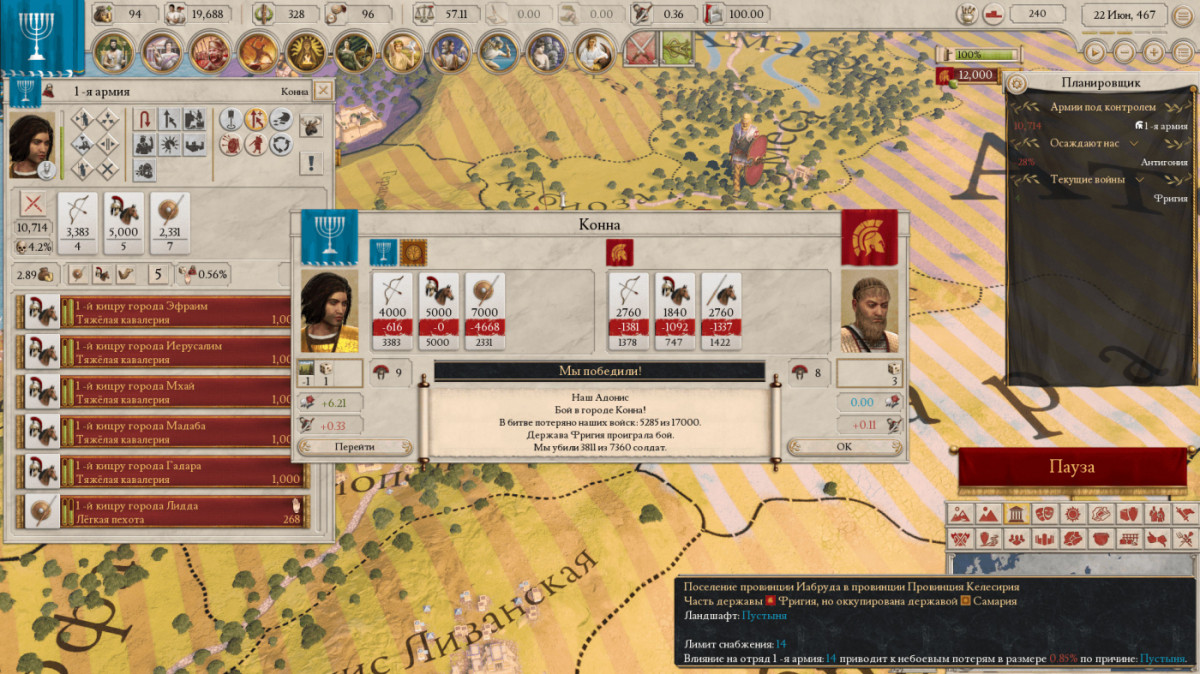Start game time with the play button
This screenshot has width=1200, height=674.
pos(1096,51)
